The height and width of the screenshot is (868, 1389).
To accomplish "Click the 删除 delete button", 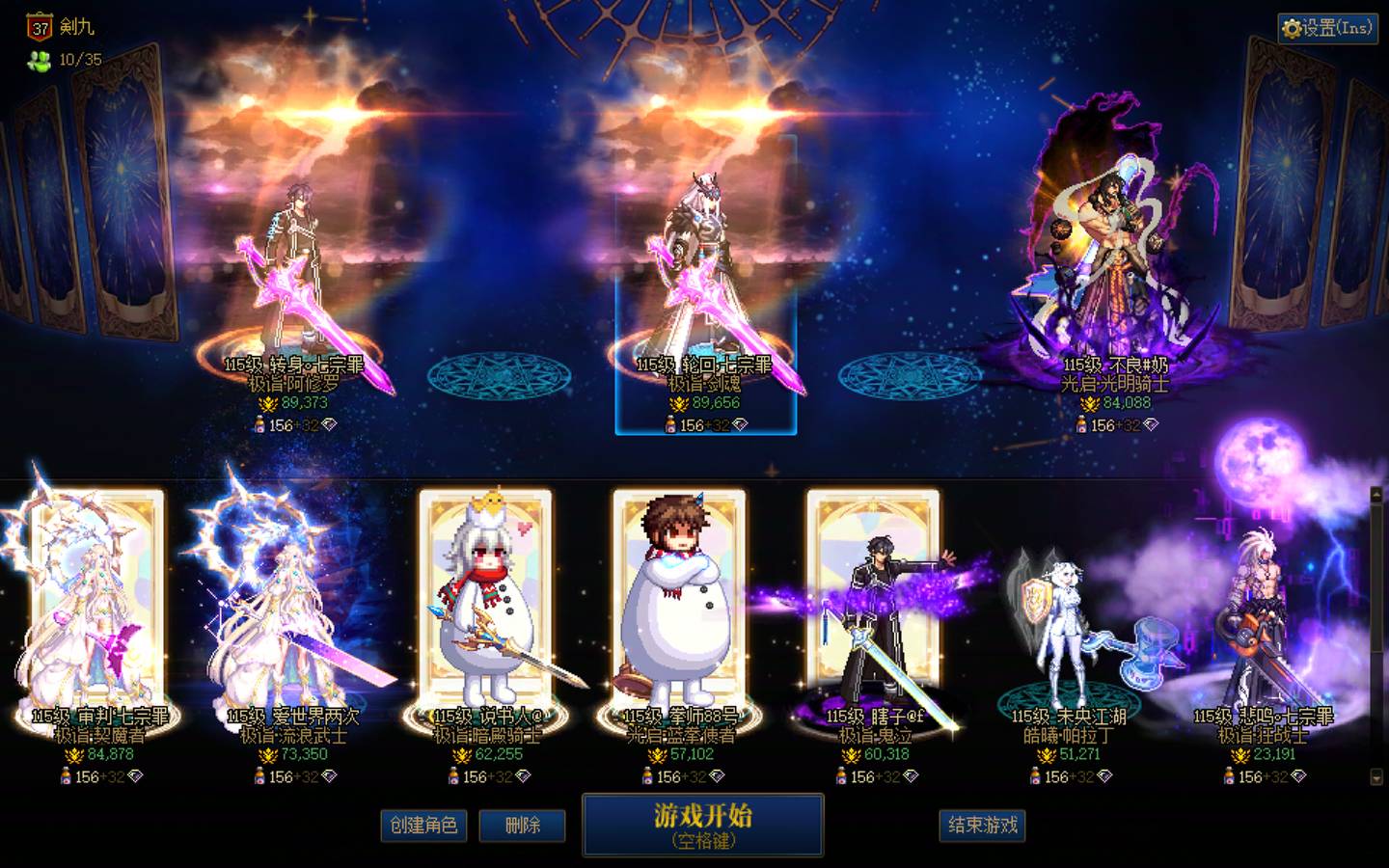I will 522,827.
